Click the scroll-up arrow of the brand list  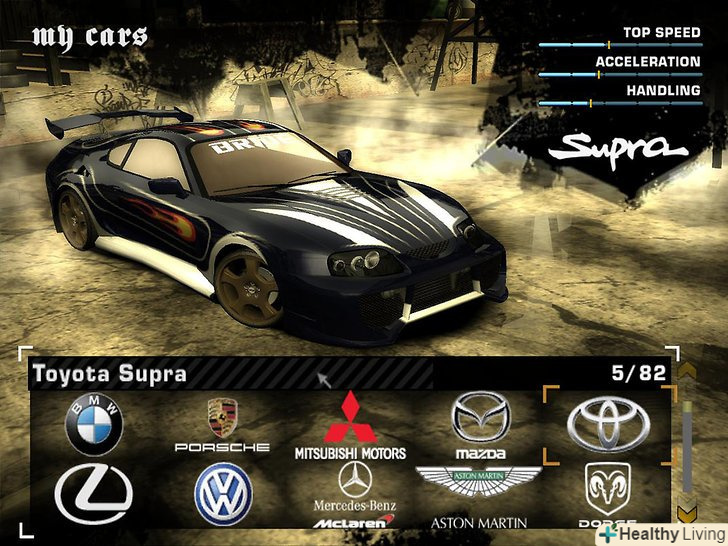686,372
